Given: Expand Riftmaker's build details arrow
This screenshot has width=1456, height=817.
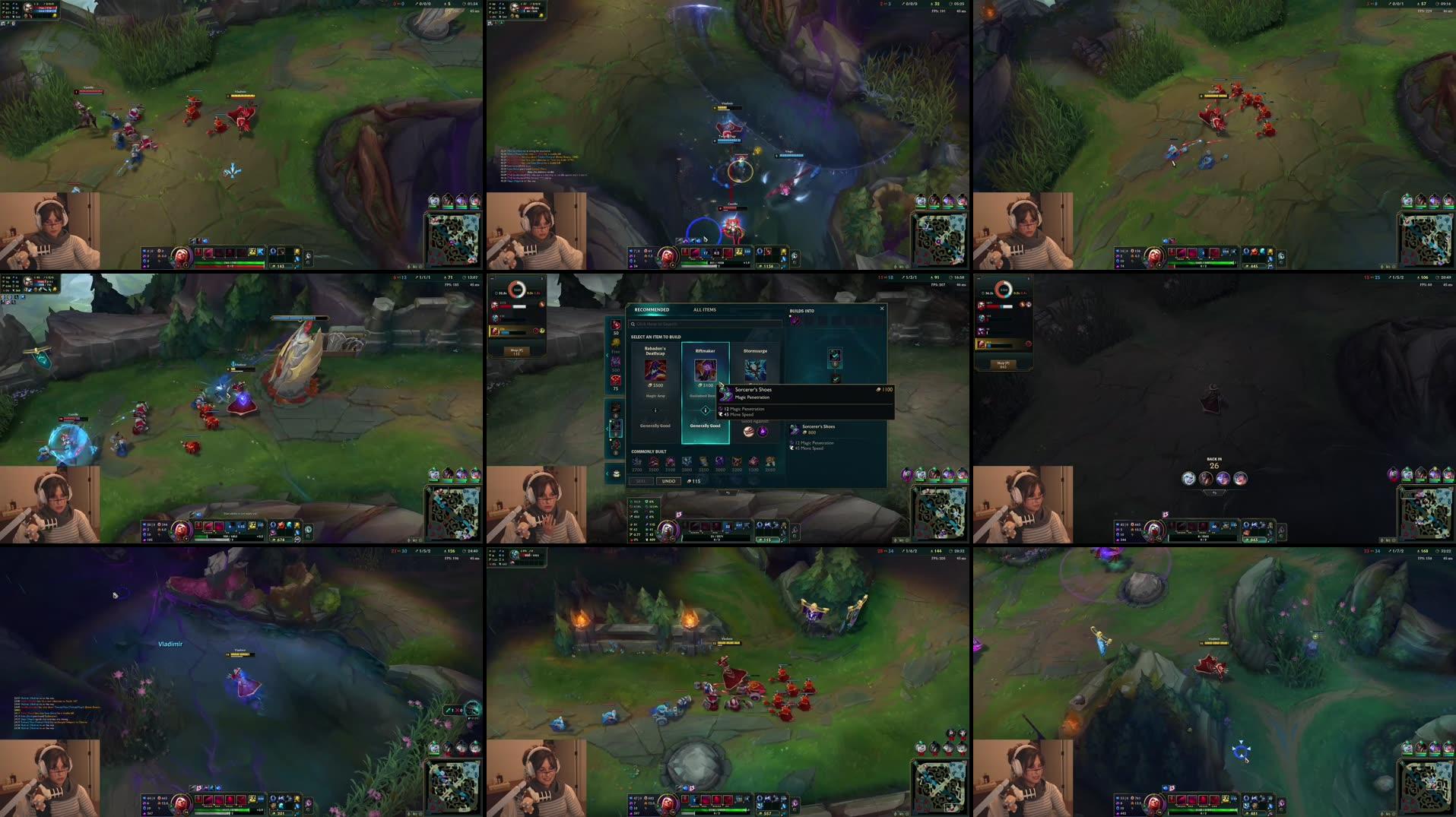Looking at the screenshot, I should (x=706, y=410).
